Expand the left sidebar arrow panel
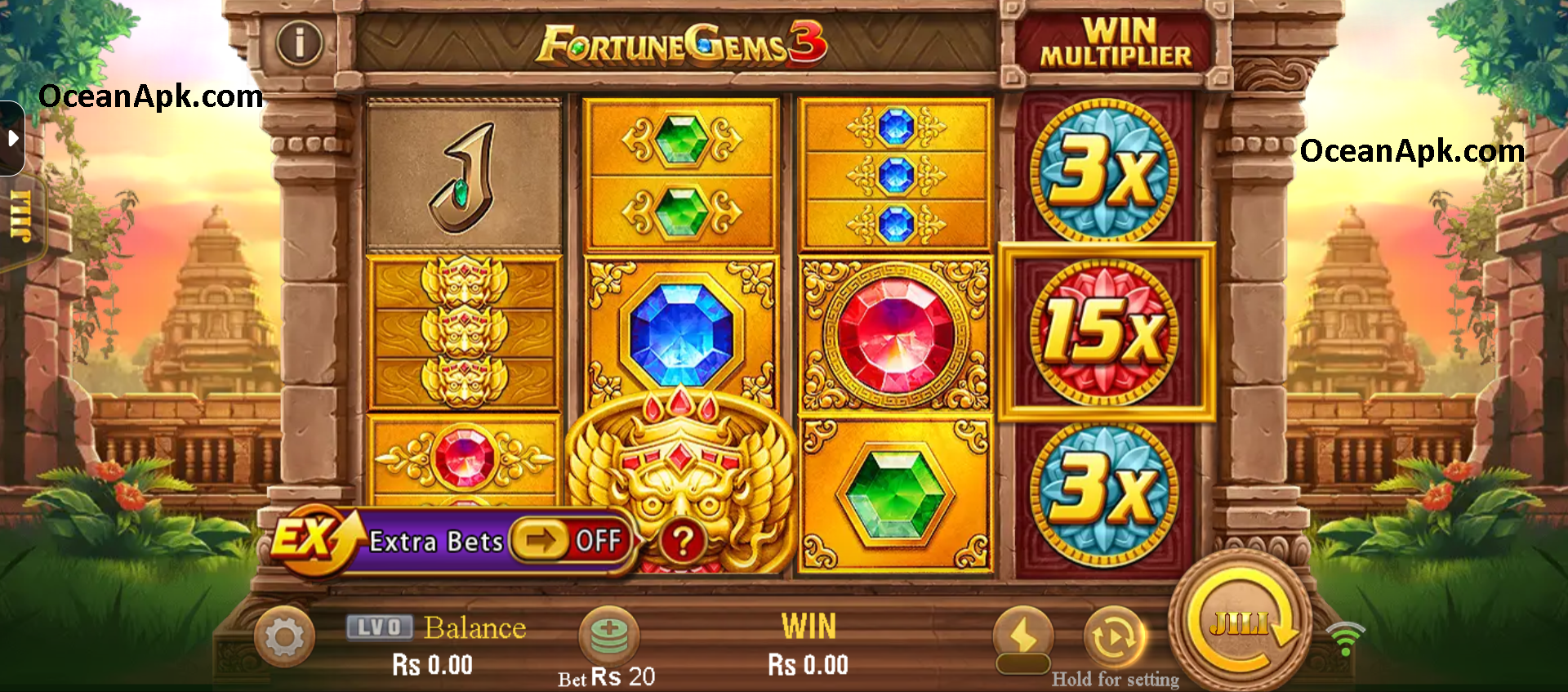This screenshot has width=1568, height=692. pyautogui.click(x=13, y=137)
